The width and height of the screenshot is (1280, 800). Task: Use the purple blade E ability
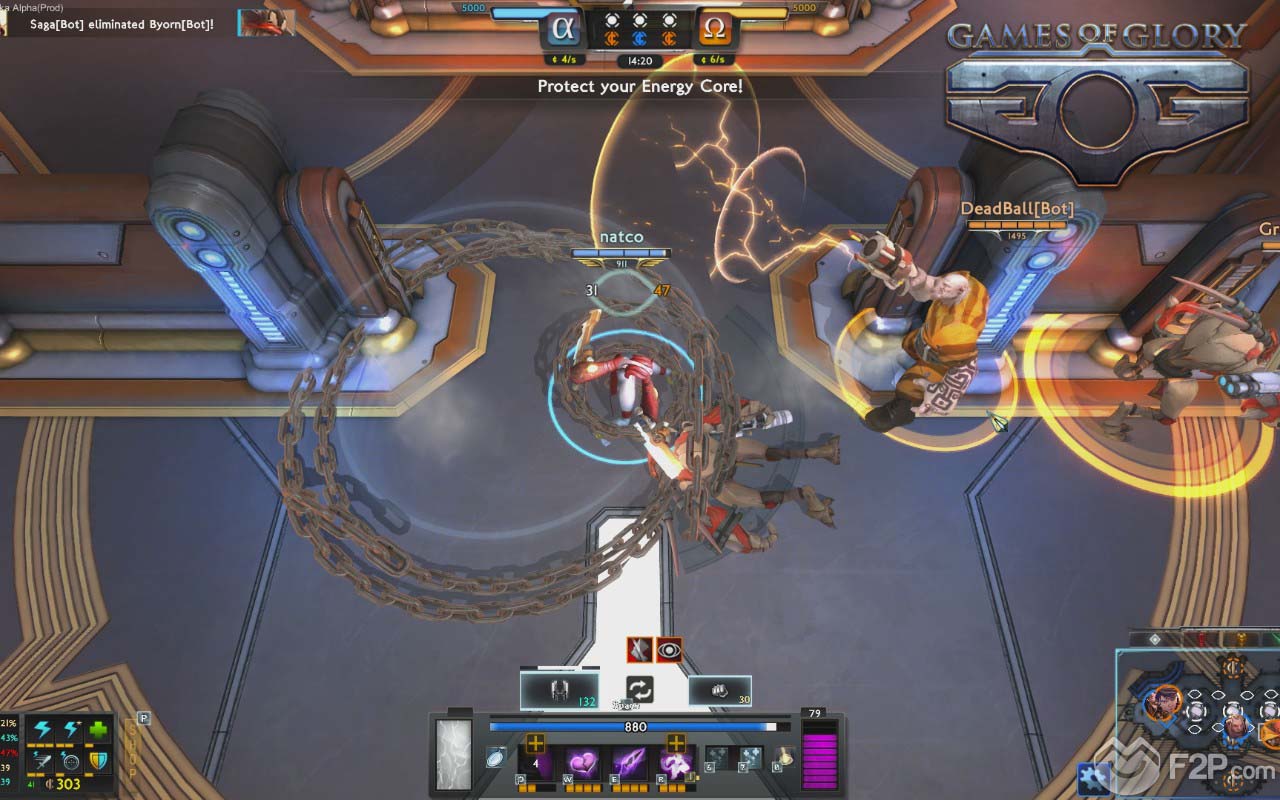point(629,764)
